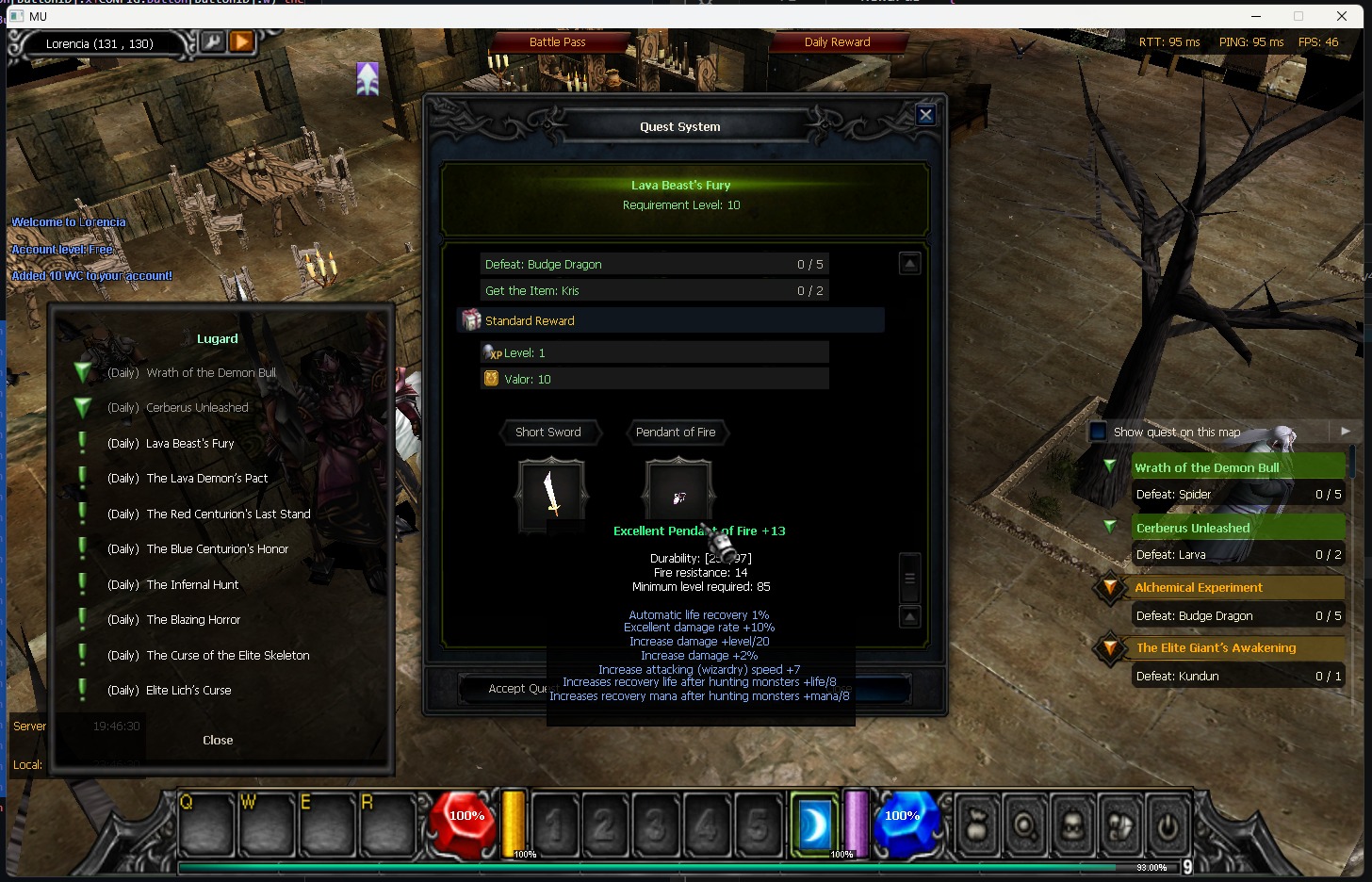This screenshot has height=882, width=1372.
Task: Close the Lugard quest list
Action: (x=218, y=741)
